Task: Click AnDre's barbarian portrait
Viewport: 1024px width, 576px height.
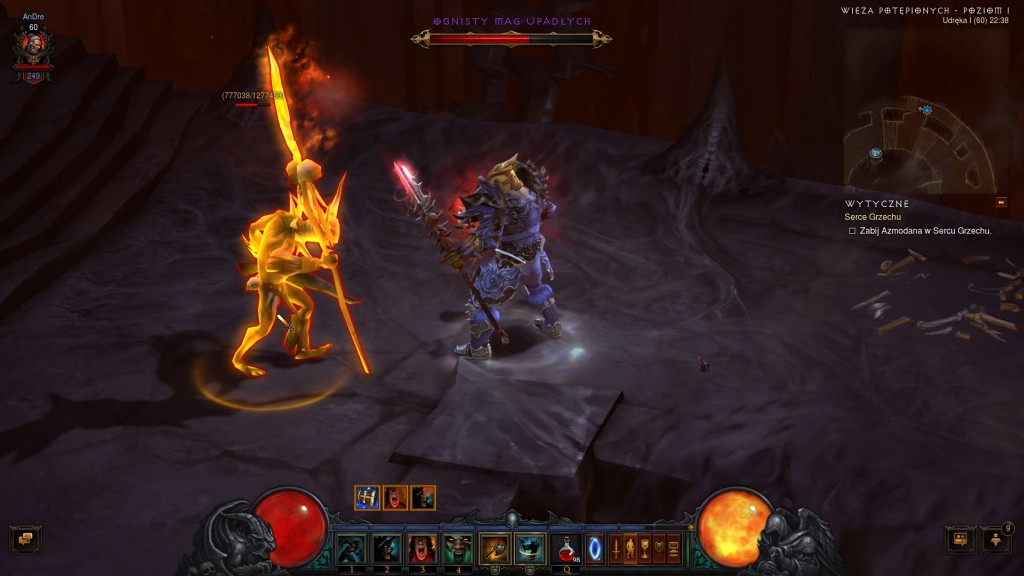Action: 33,47
